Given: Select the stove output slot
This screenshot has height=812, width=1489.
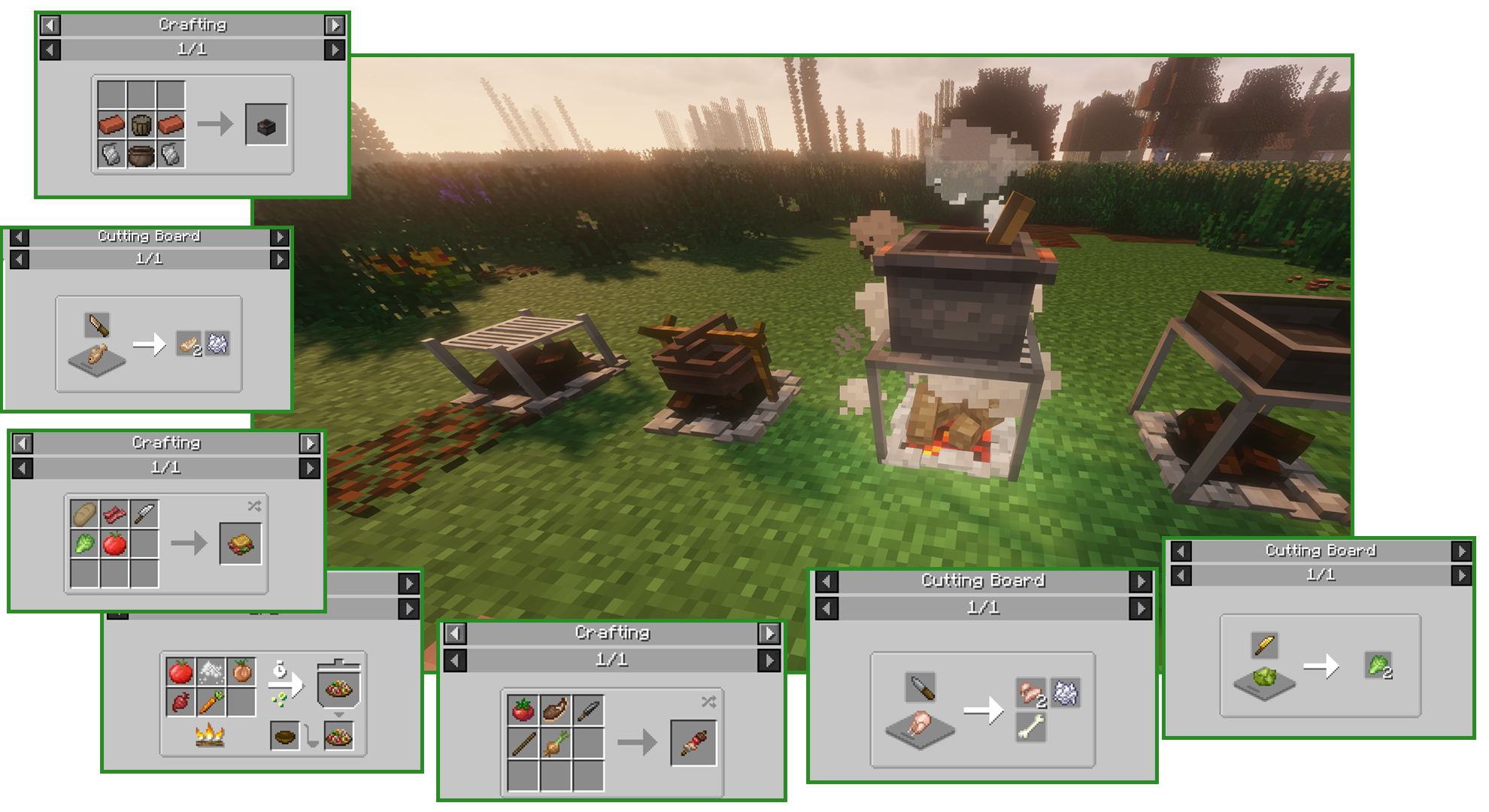Looking at the screenshot, I should (265, 125).
